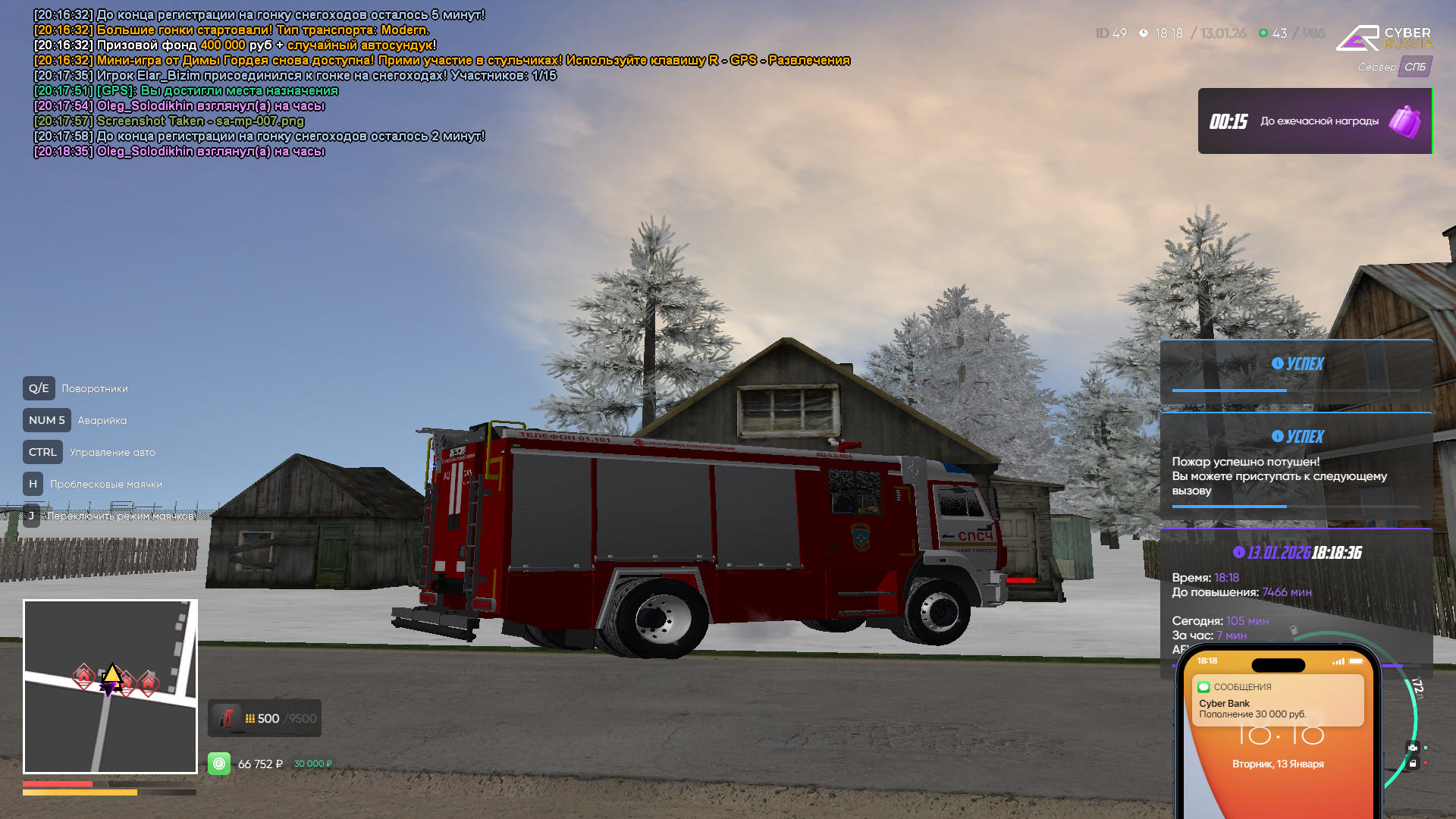Click the green ruble wallet icon
This screenshot has width=1456, height=819.
coord(219,763)
